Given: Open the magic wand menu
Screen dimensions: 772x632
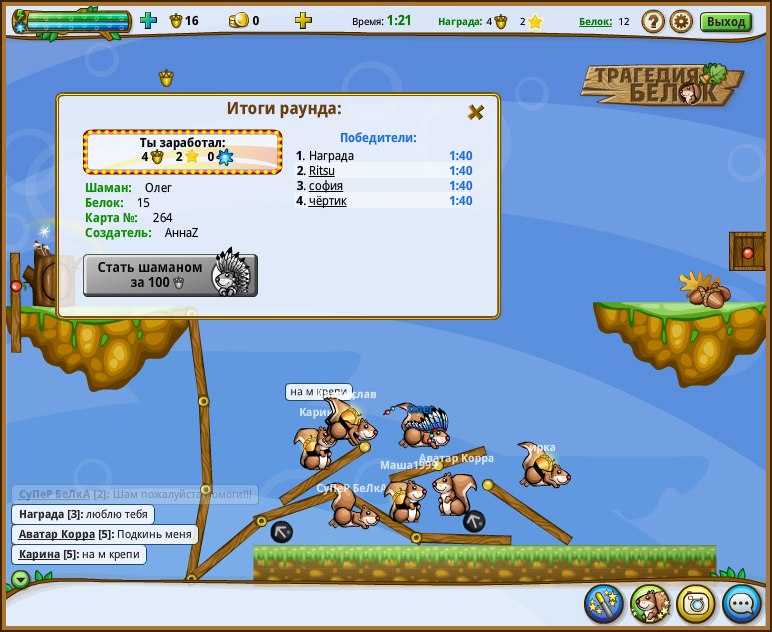Looking at the screenshot, I should point(603,603).
